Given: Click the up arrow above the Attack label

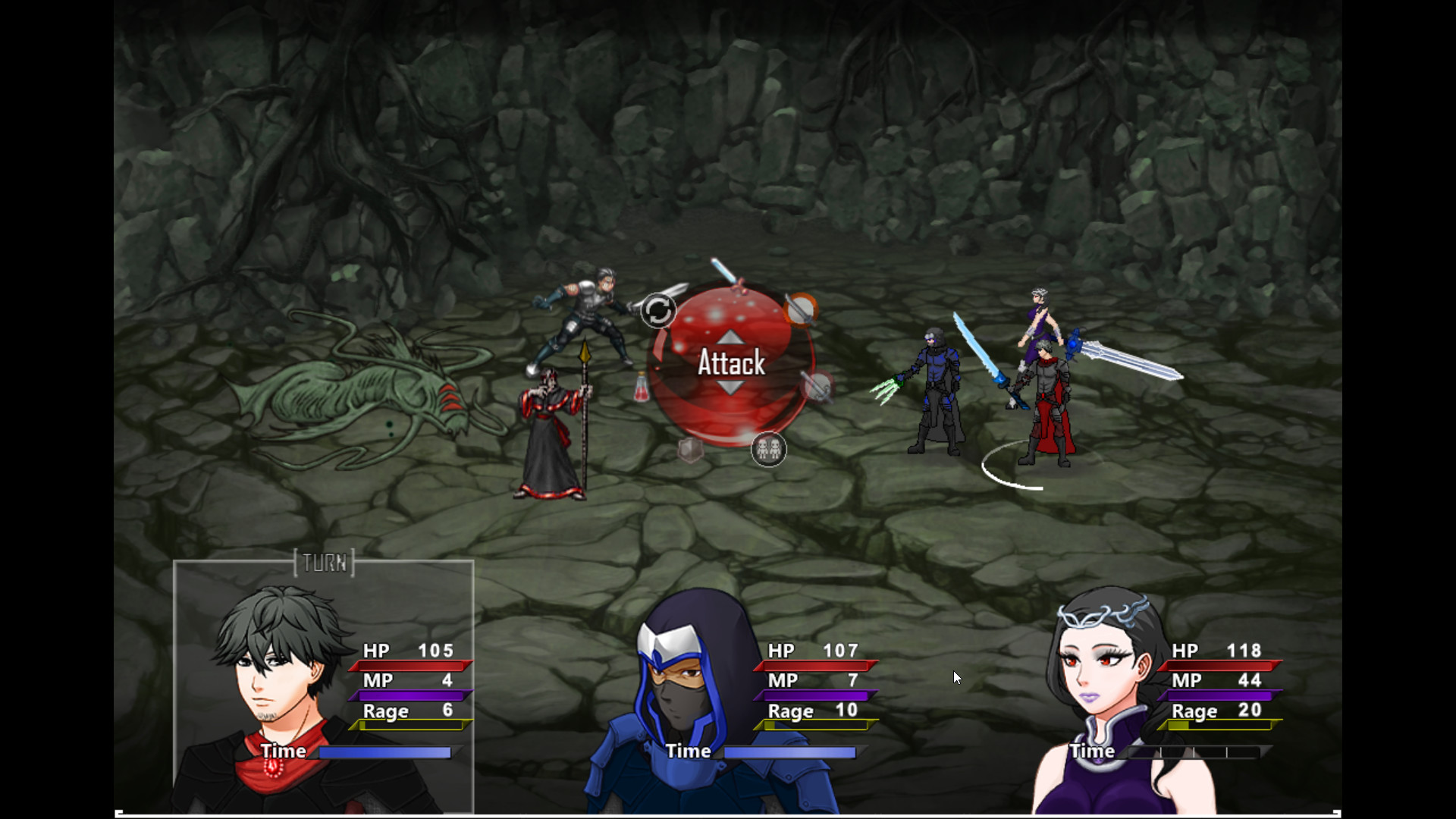Looking at the screenshot, I should pyautogui.click(x=730, y=336).
